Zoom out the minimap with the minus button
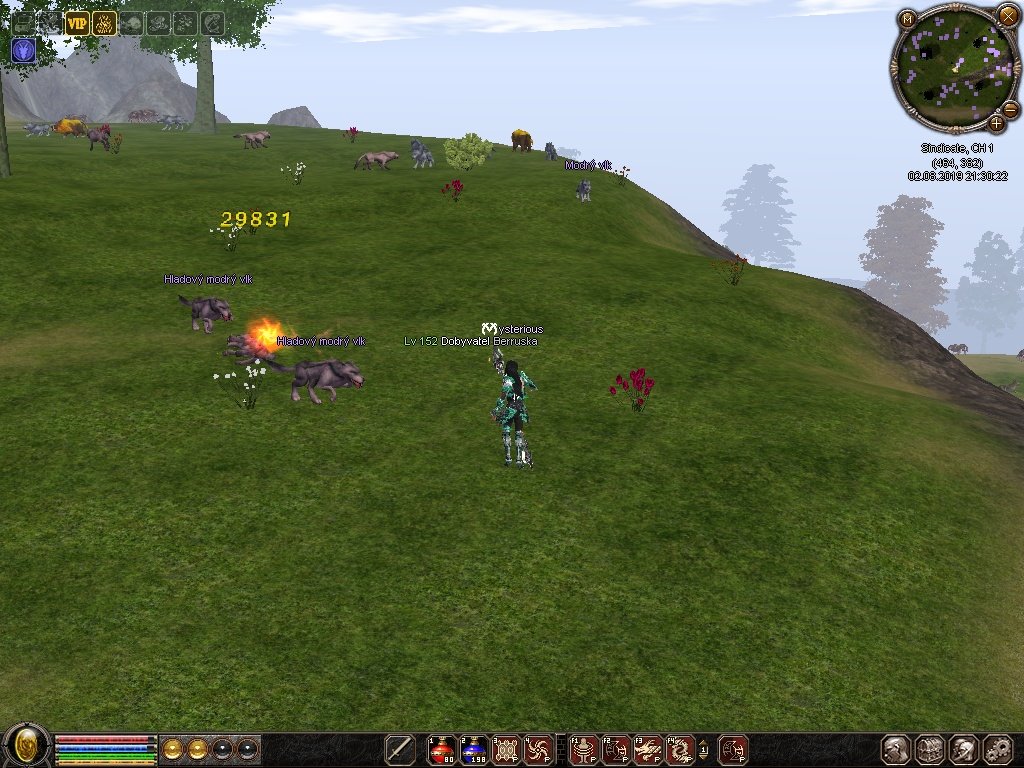The height and width of the screenshot is (768, 1024). click(1010, 109)
